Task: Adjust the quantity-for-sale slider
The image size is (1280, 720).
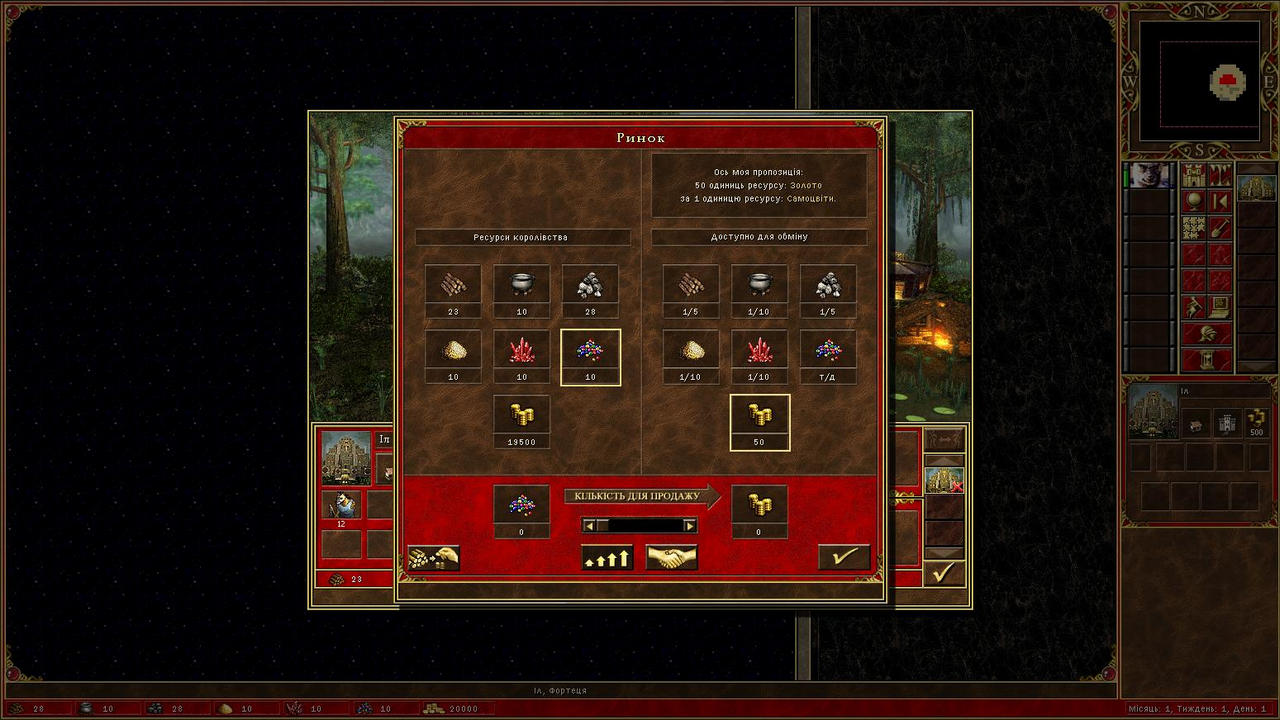Action: [640, 523]
